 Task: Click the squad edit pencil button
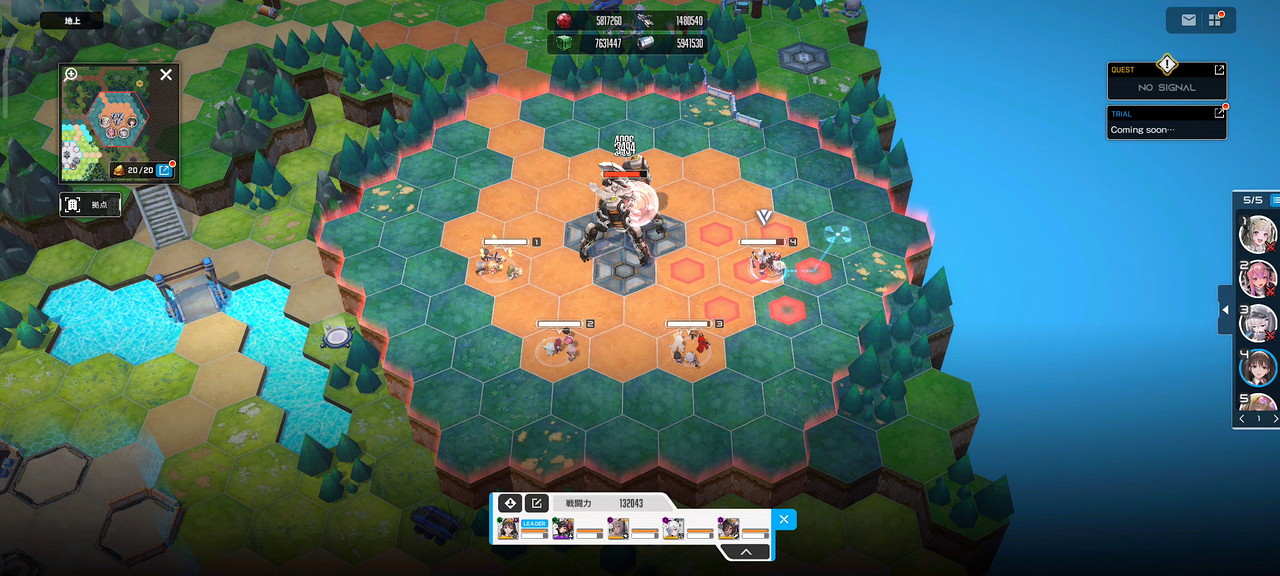click(536, 503)
